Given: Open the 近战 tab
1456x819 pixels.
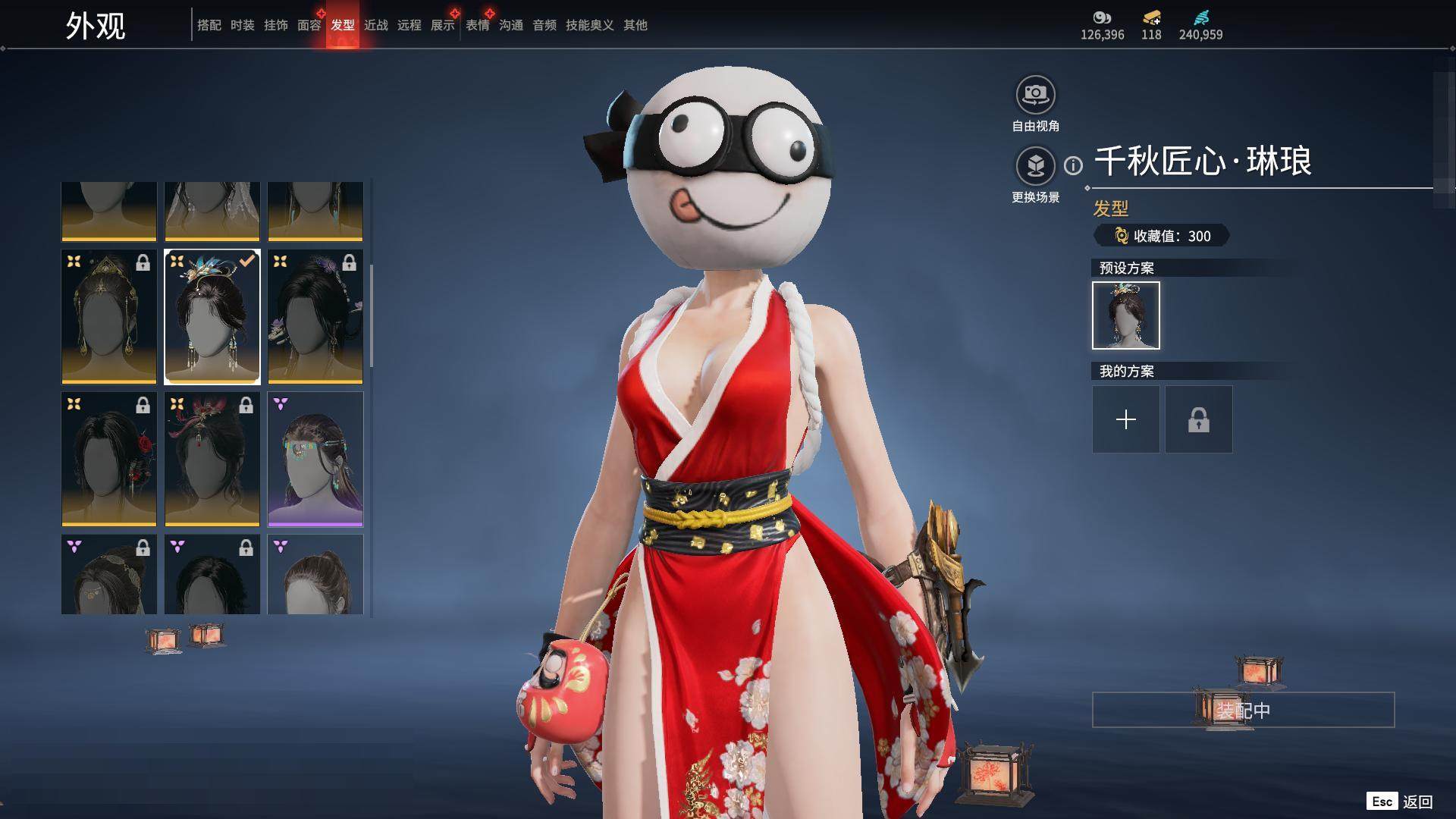Looking at the screenshot, I should coord(375,25).
